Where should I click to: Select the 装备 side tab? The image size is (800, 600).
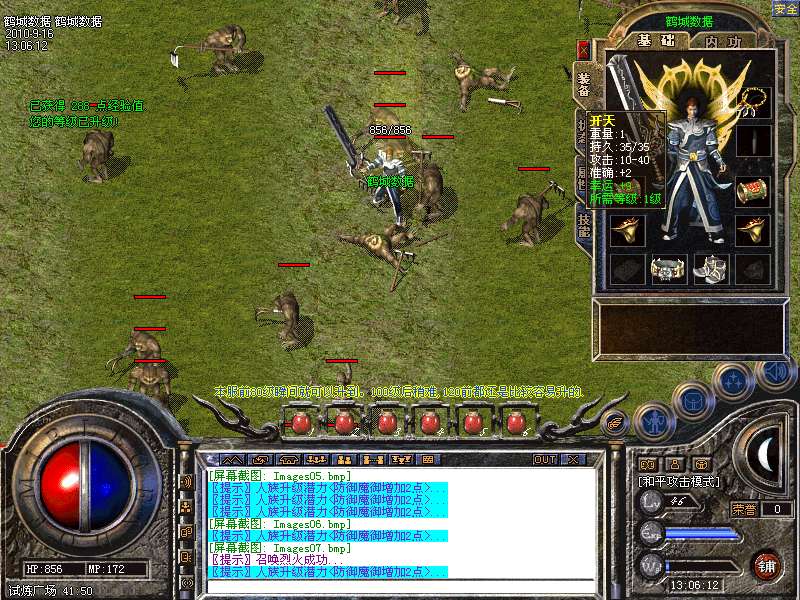pyautogui.click(x=584, y=82)
